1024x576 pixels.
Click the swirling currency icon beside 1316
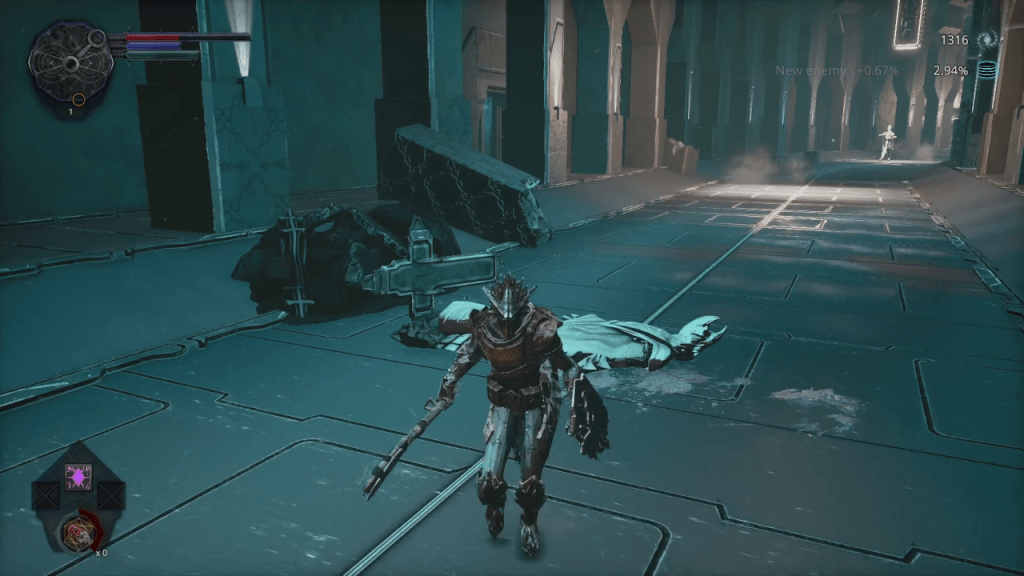[988, 40]
